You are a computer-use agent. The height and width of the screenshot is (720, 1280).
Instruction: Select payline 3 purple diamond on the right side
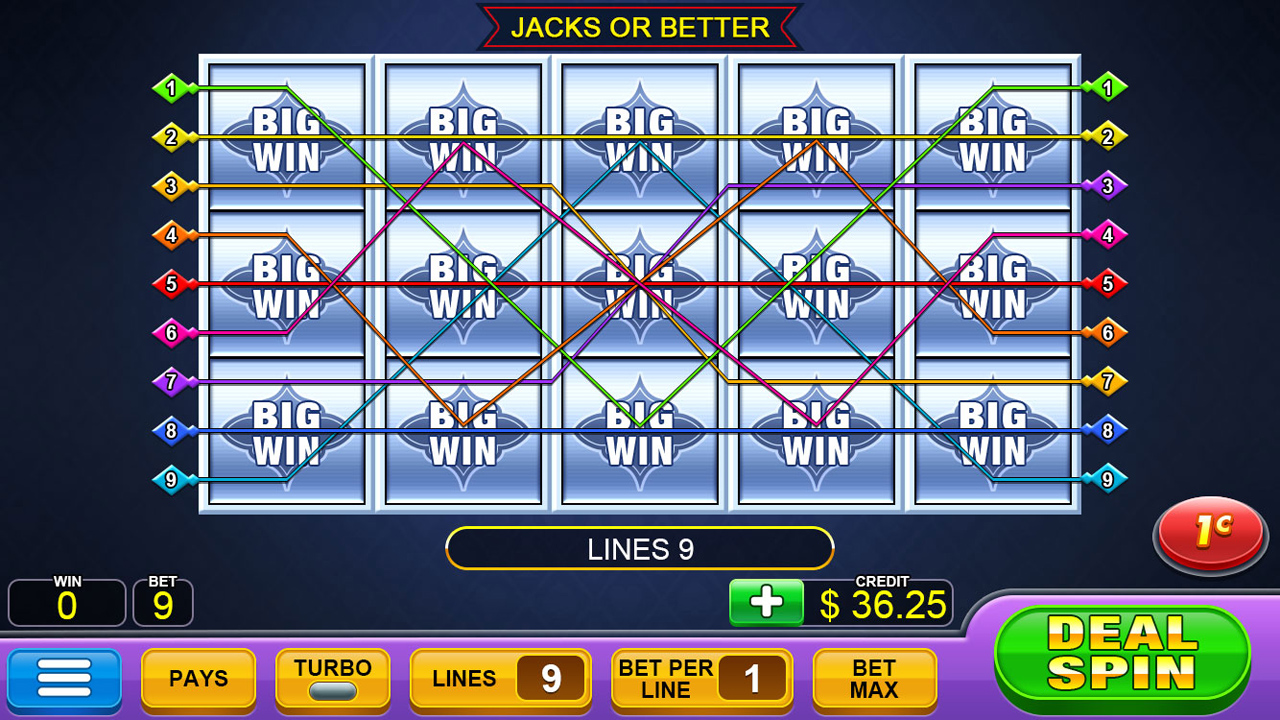[1106, 187]
